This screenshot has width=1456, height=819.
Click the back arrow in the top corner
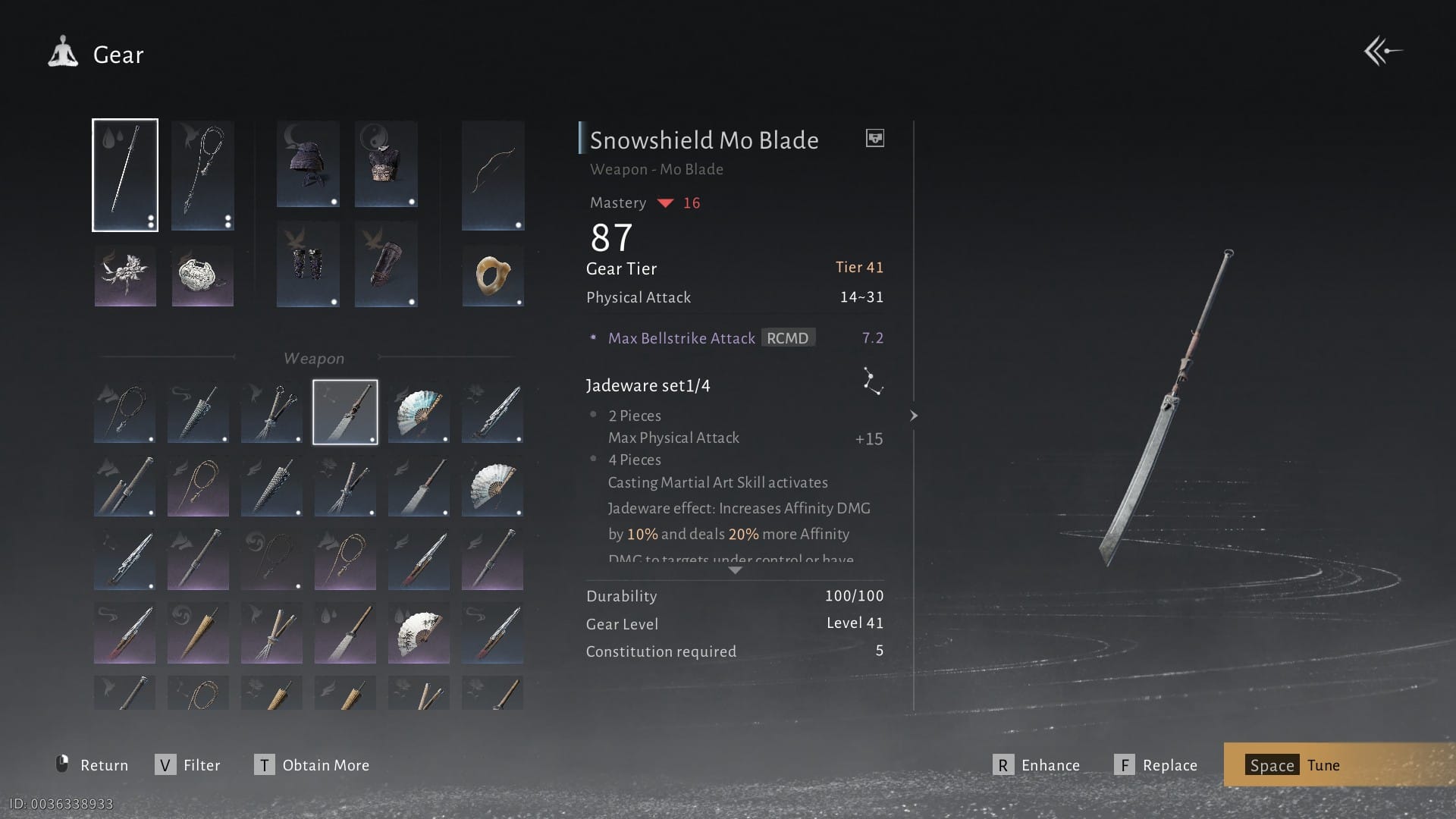click(1382, 52)
